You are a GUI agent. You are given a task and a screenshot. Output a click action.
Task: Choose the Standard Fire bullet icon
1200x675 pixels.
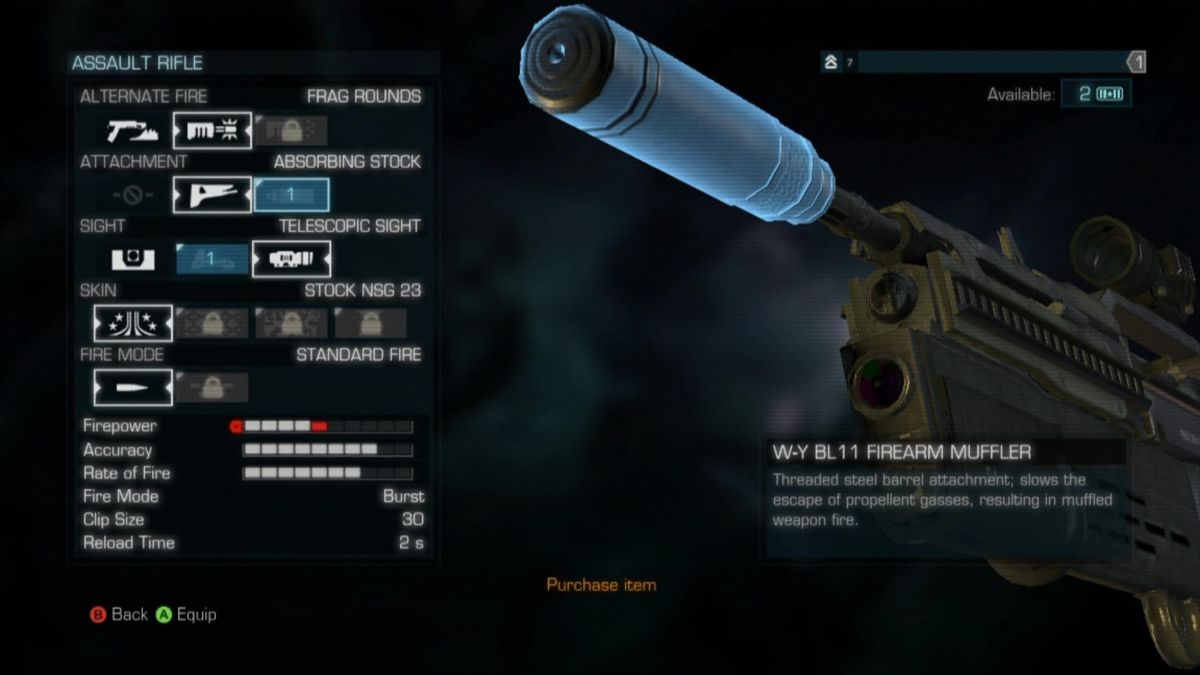point(133,387)
